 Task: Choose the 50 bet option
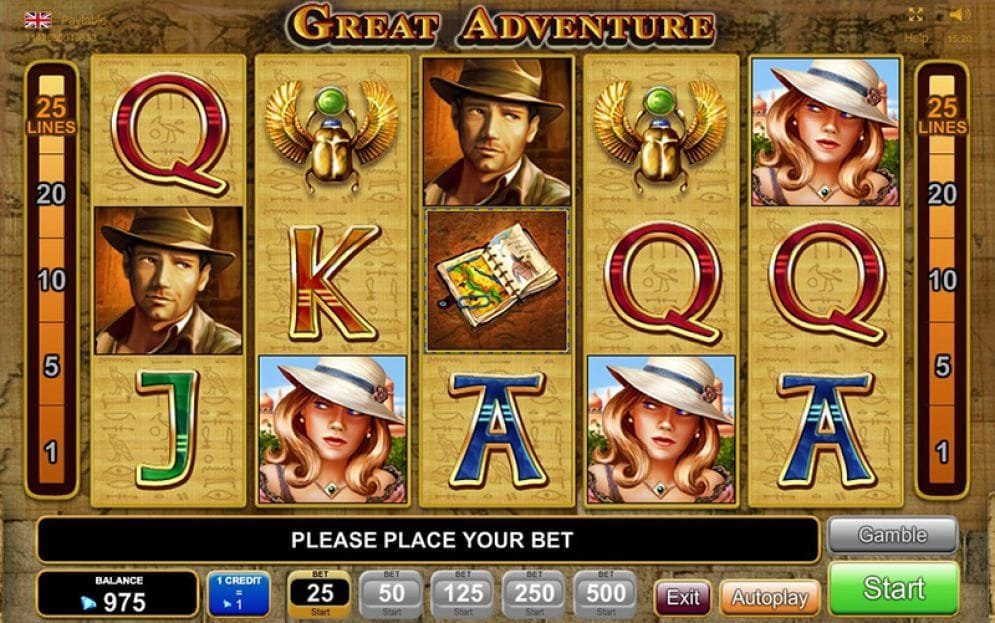pyautogui.click(x=390, y=594)
